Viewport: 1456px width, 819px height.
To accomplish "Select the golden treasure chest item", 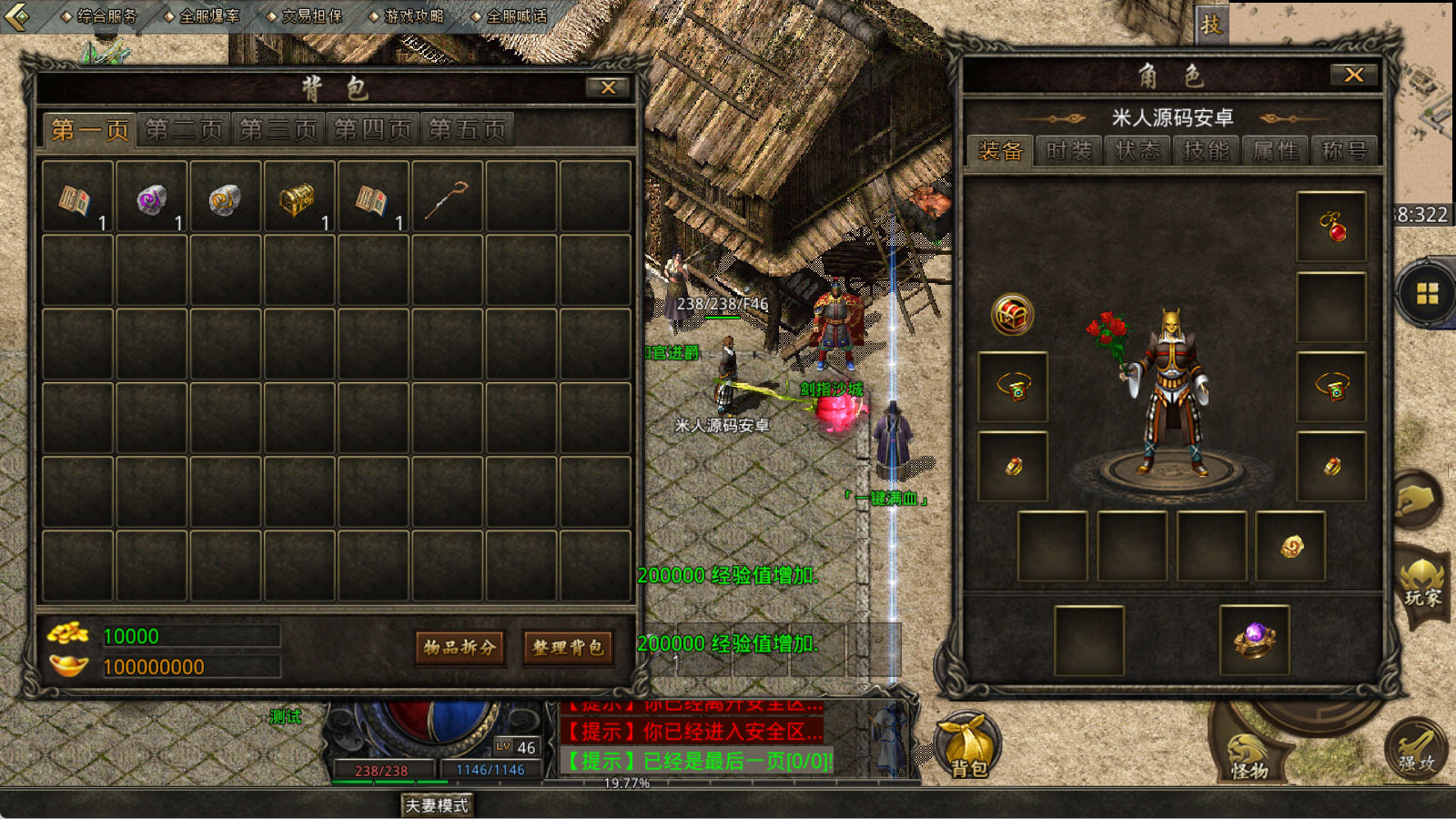I will (x=298, y=197).
